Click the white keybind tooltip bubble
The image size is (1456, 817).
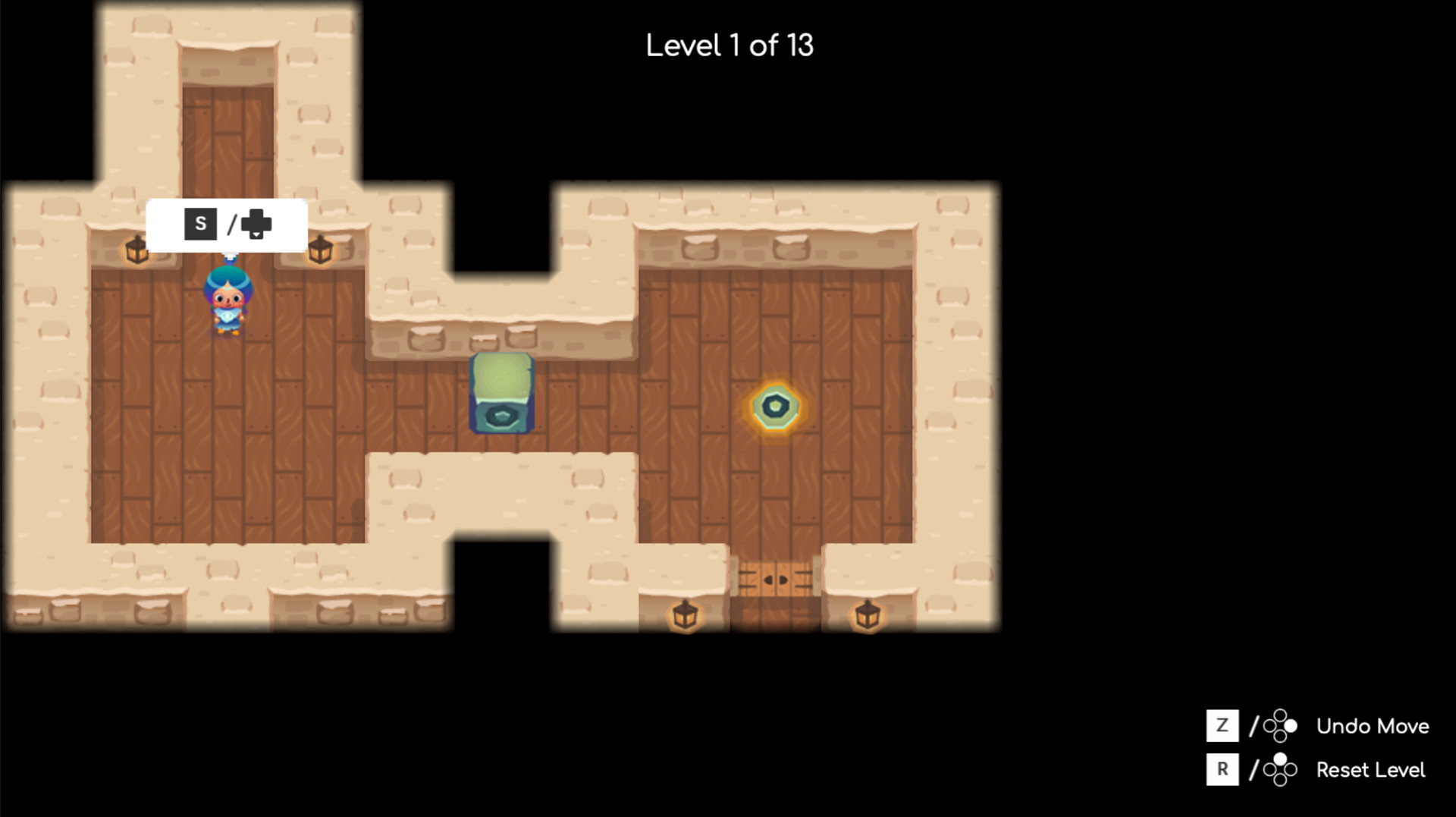pyautogui.click(x=227, y=223)
